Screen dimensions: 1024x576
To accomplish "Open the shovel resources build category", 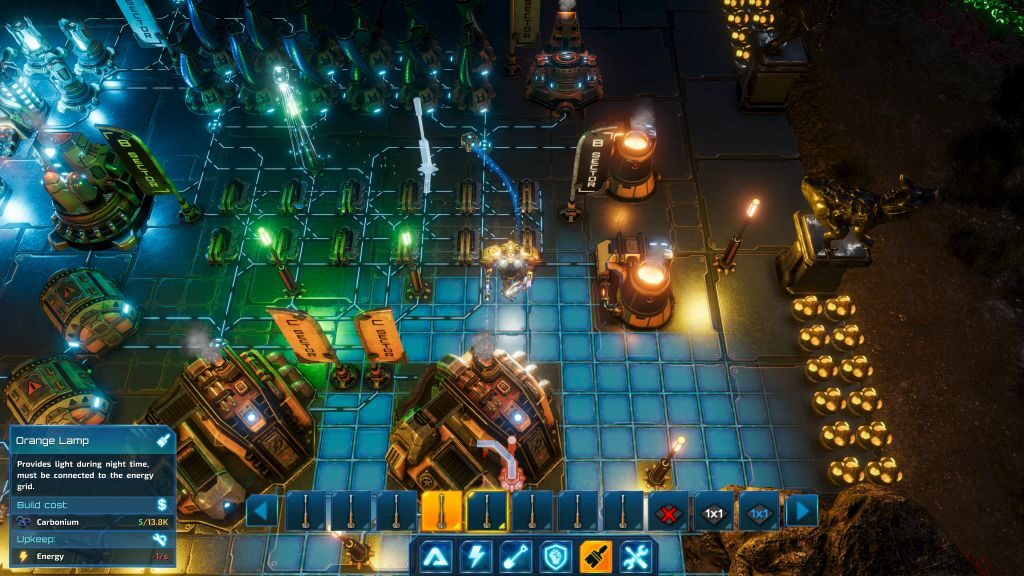I will coord(515,556).
